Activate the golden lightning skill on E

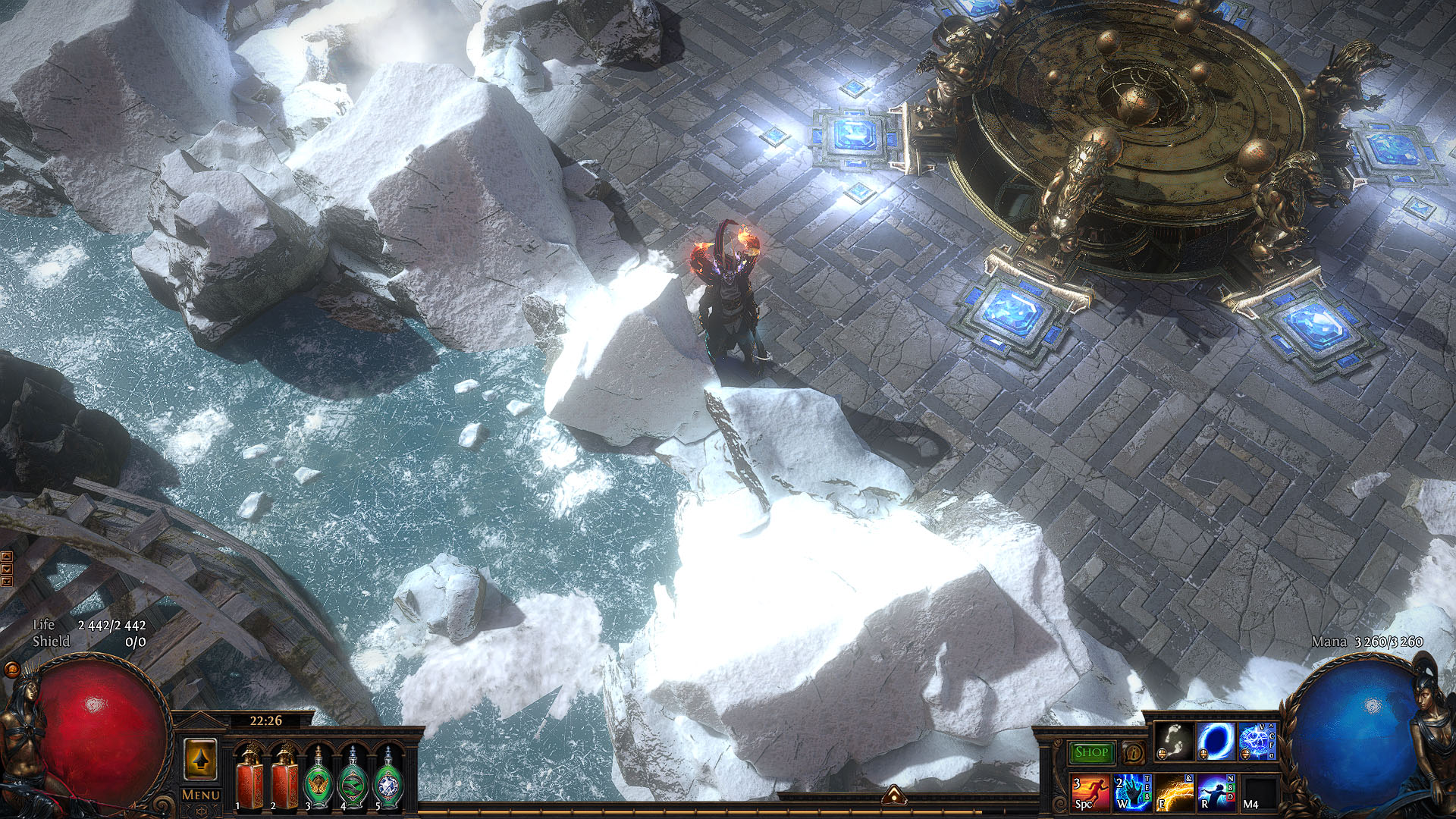coord(1172,792)
